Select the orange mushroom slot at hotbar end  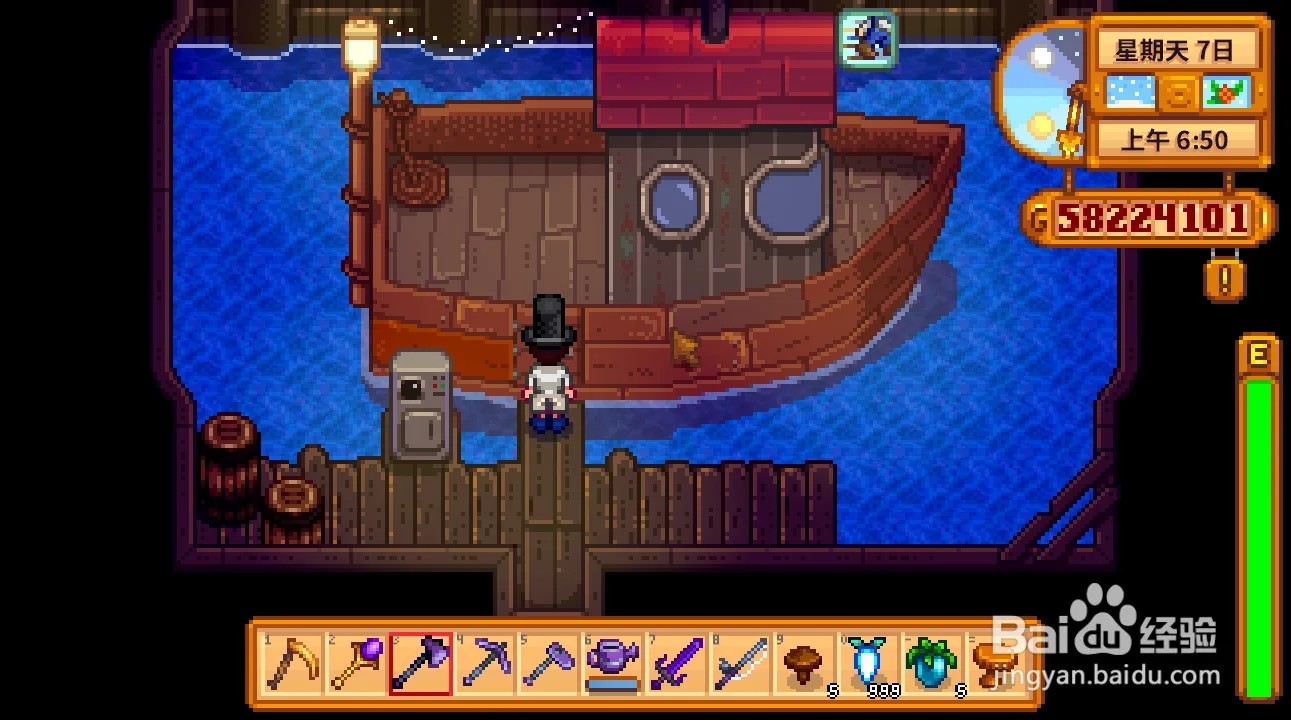pyautogui.click(x=994, y=663)
